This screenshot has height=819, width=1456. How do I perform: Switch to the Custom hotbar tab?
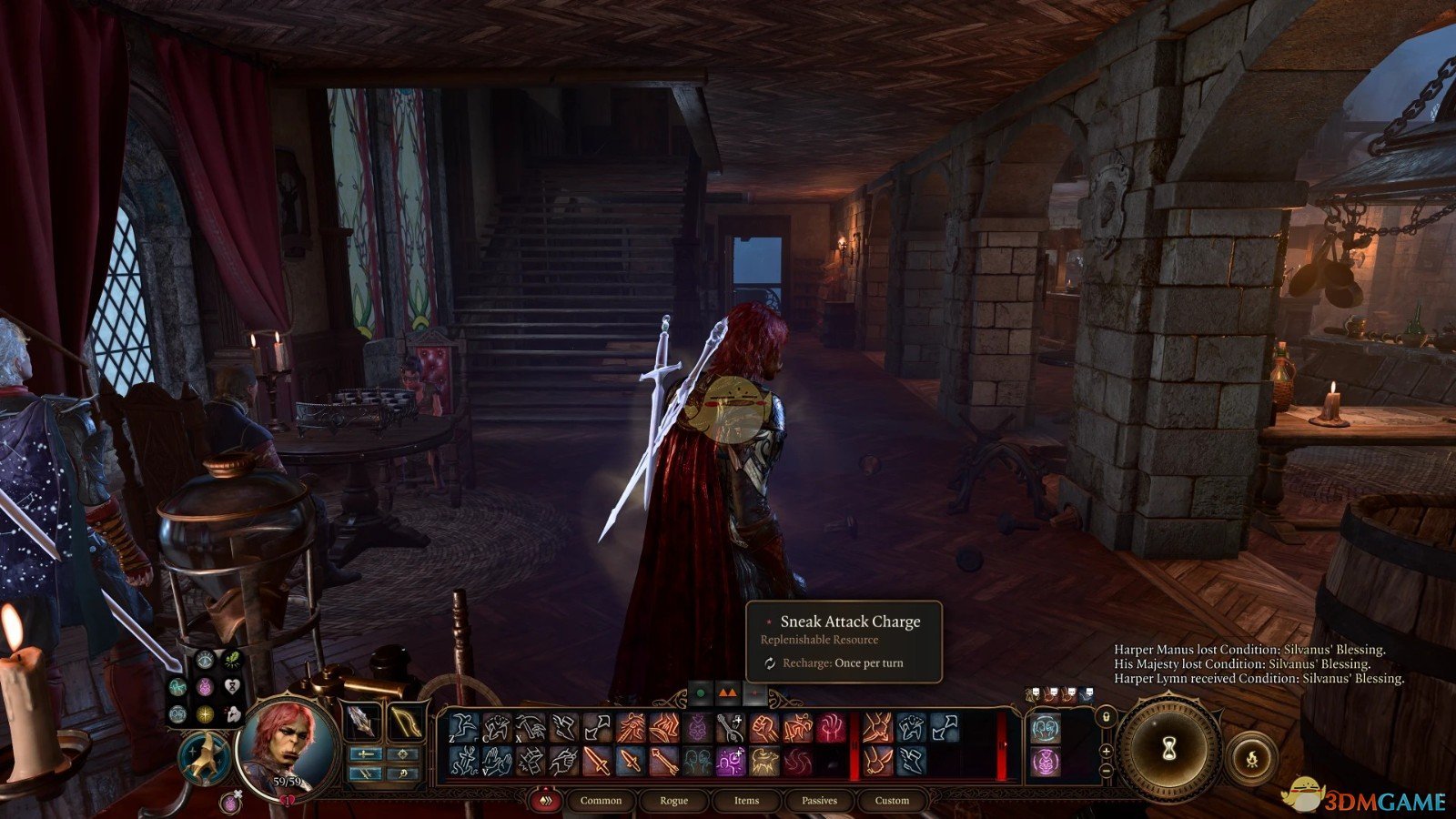pos(892,800)
